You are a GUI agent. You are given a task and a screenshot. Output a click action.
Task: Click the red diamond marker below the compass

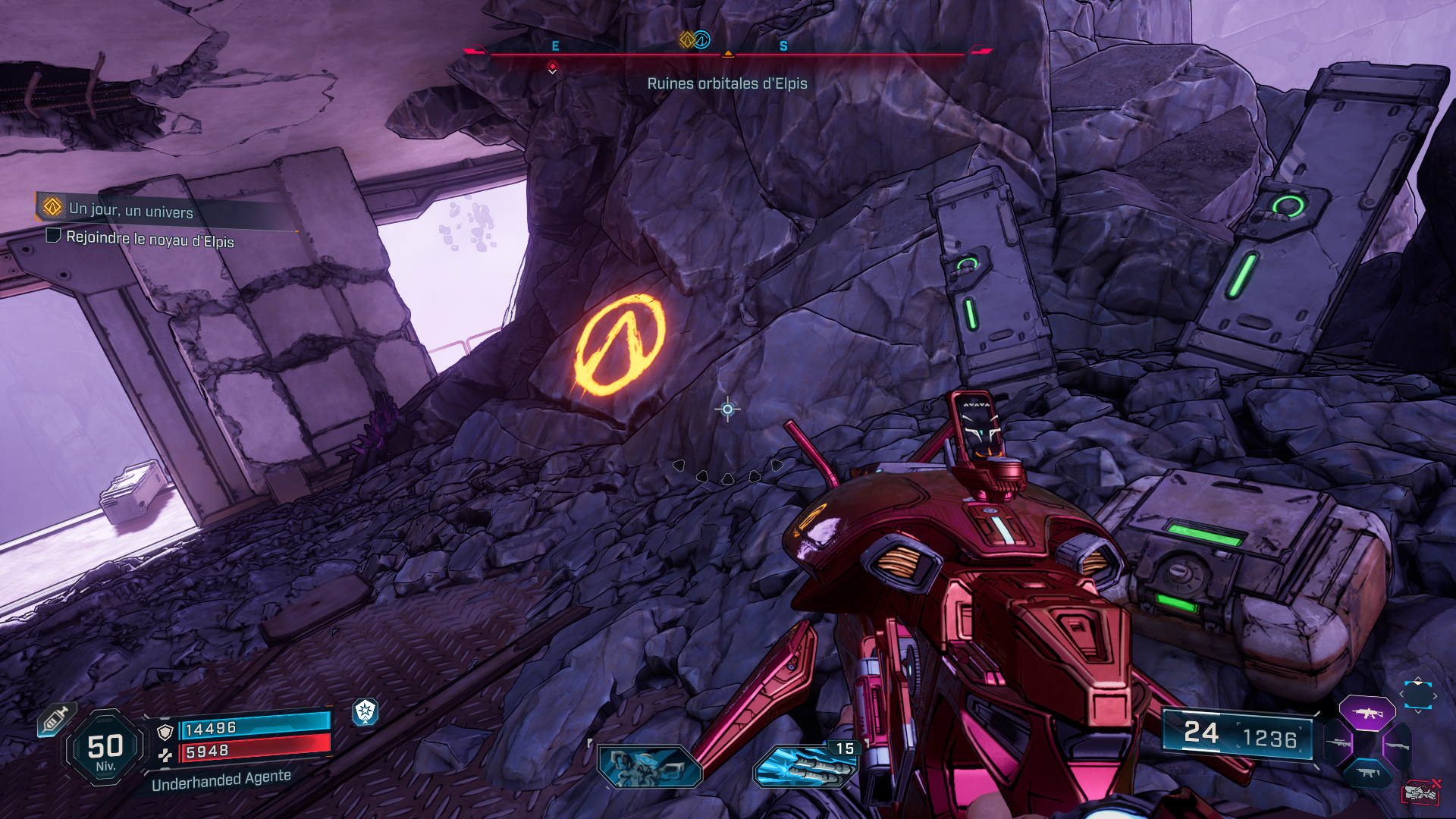click(x=552, y=68)
